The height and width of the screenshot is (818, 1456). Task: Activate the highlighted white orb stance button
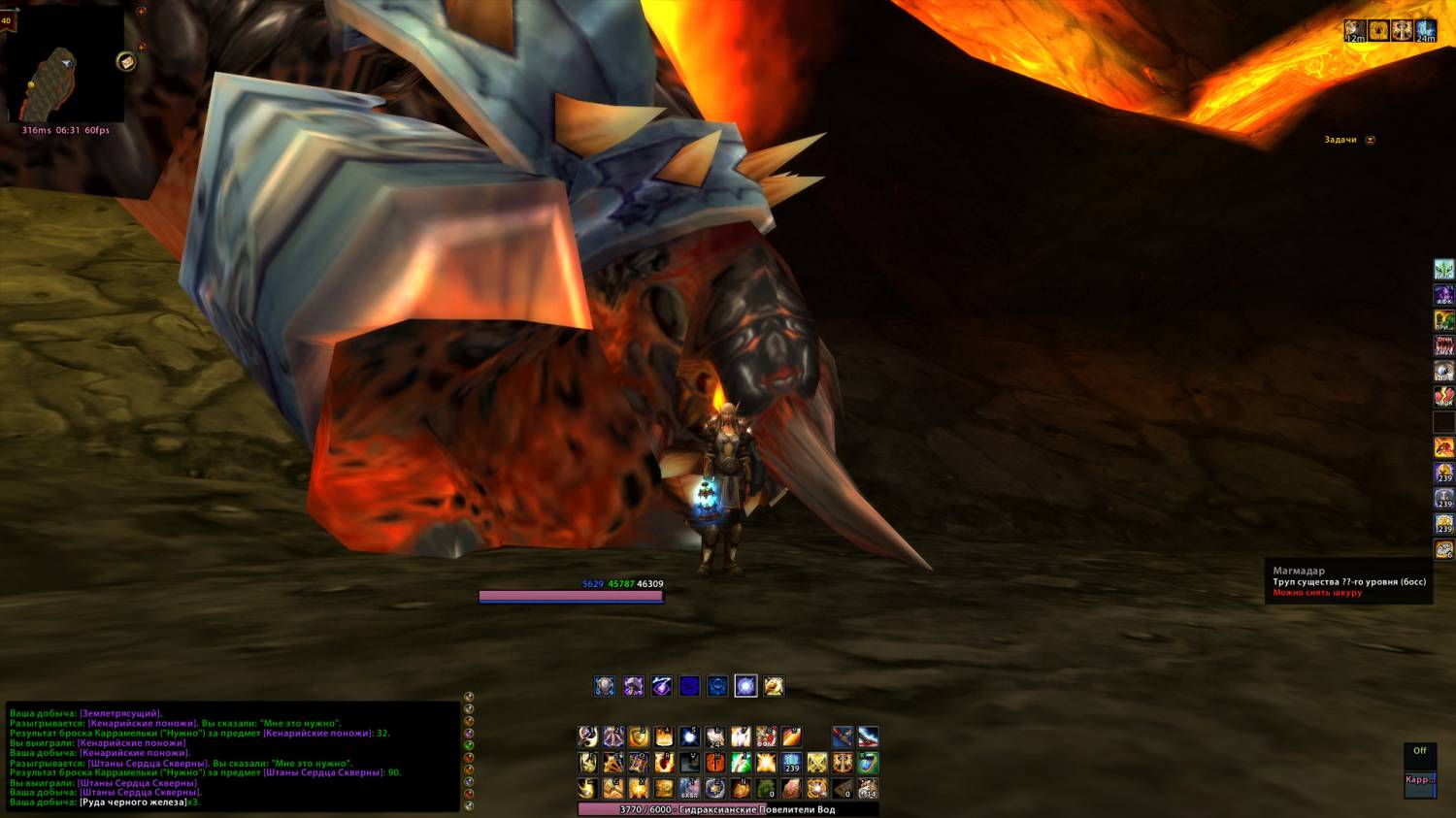pos(745,686)
